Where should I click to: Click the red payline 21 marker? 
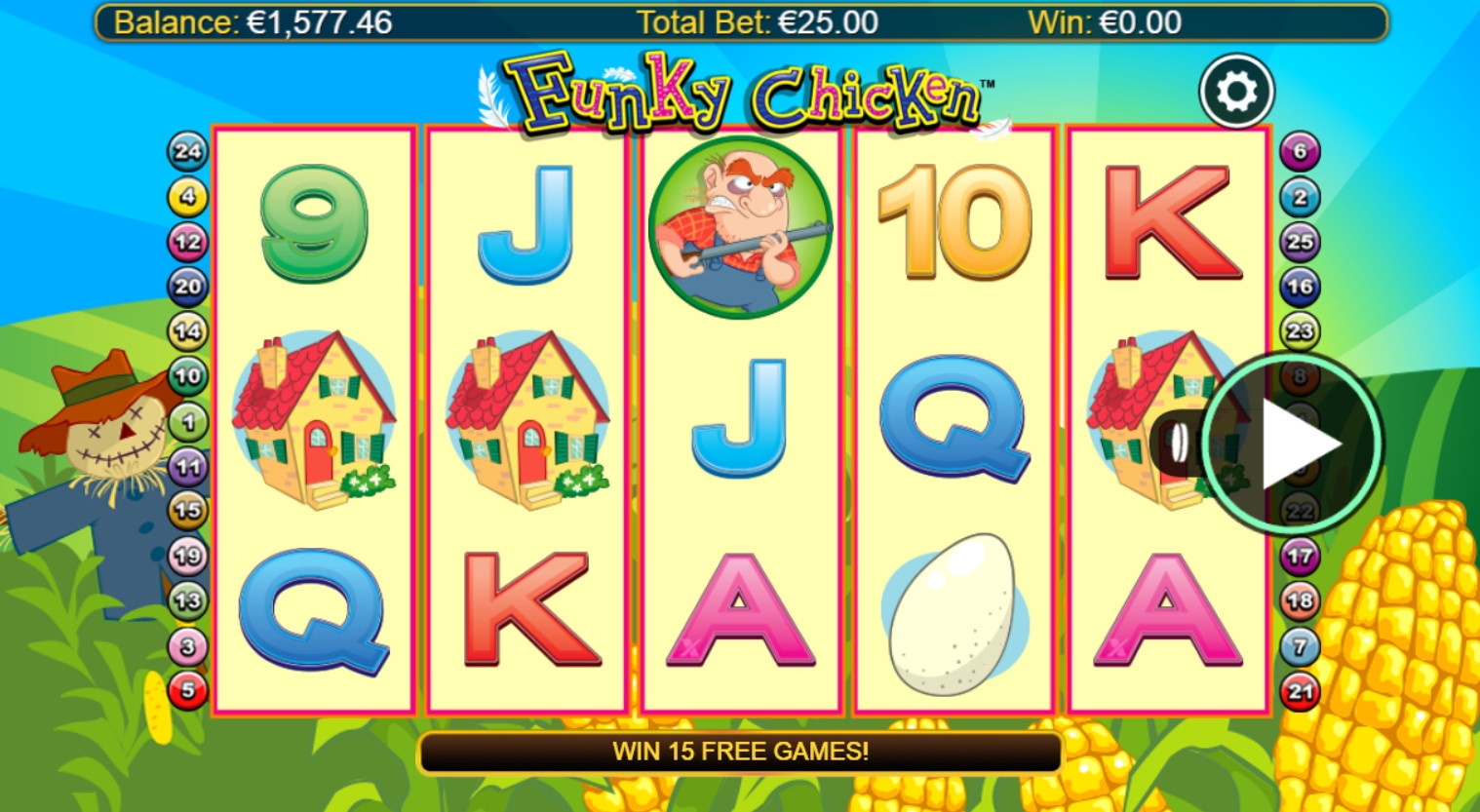1300,691
